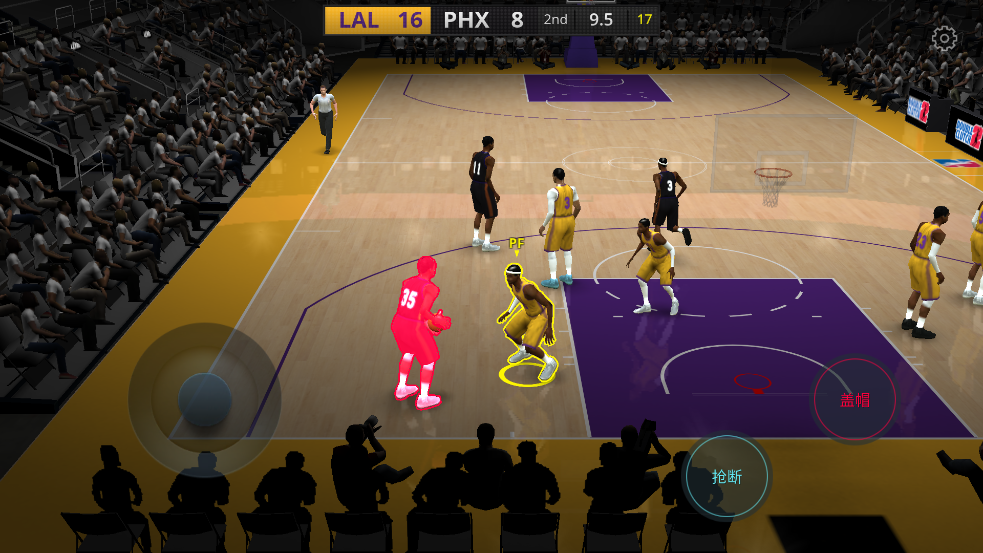Tap the 盖帽 block button
This screenshot has height=553, width=983.
click(x=854, y=400)
